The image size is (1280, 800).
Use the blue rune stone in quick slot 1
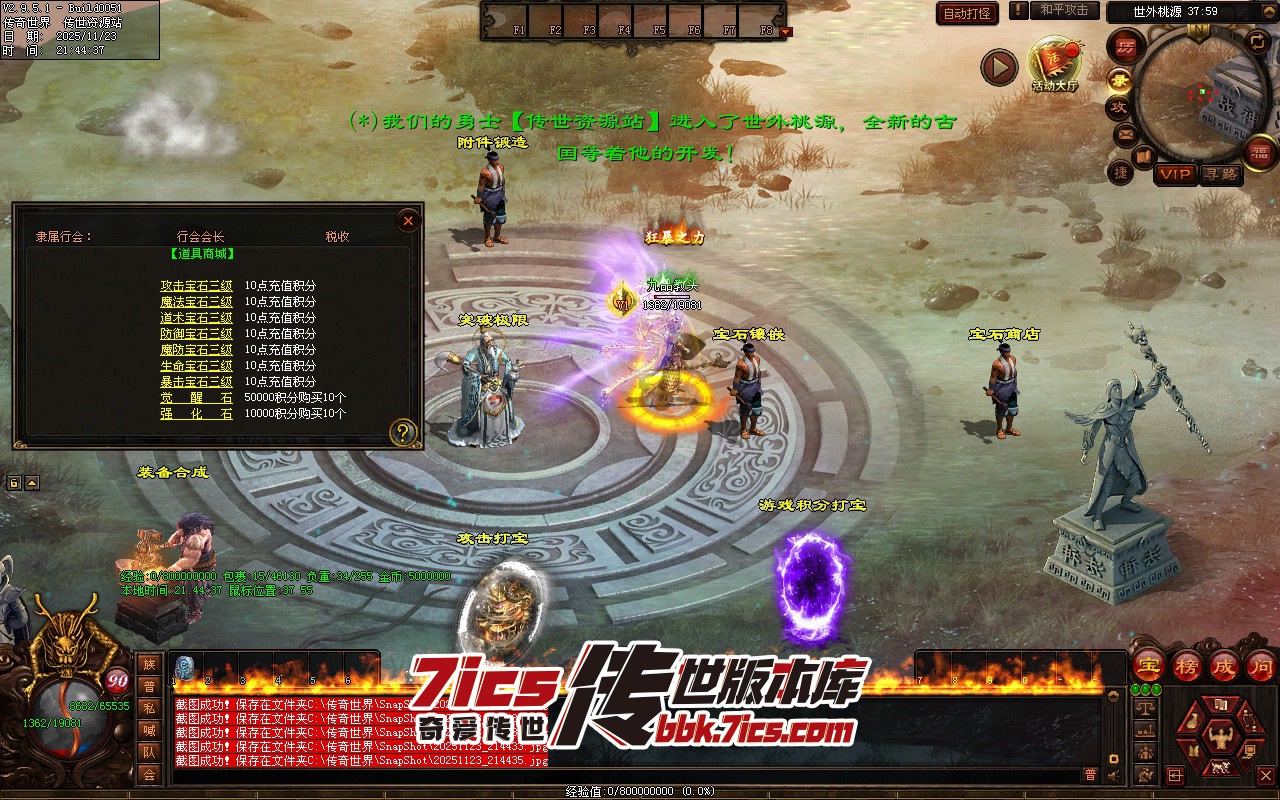pos(185,668)
